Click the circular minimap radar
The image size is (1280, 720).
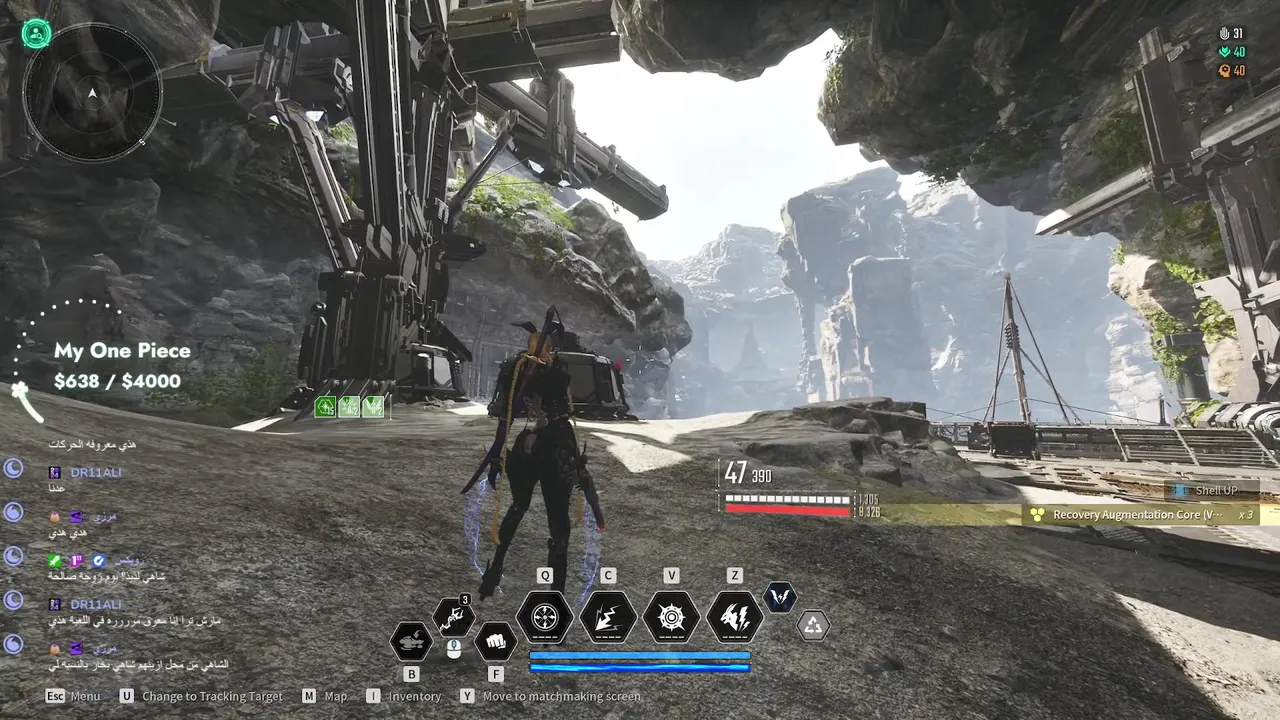(92, 92)
